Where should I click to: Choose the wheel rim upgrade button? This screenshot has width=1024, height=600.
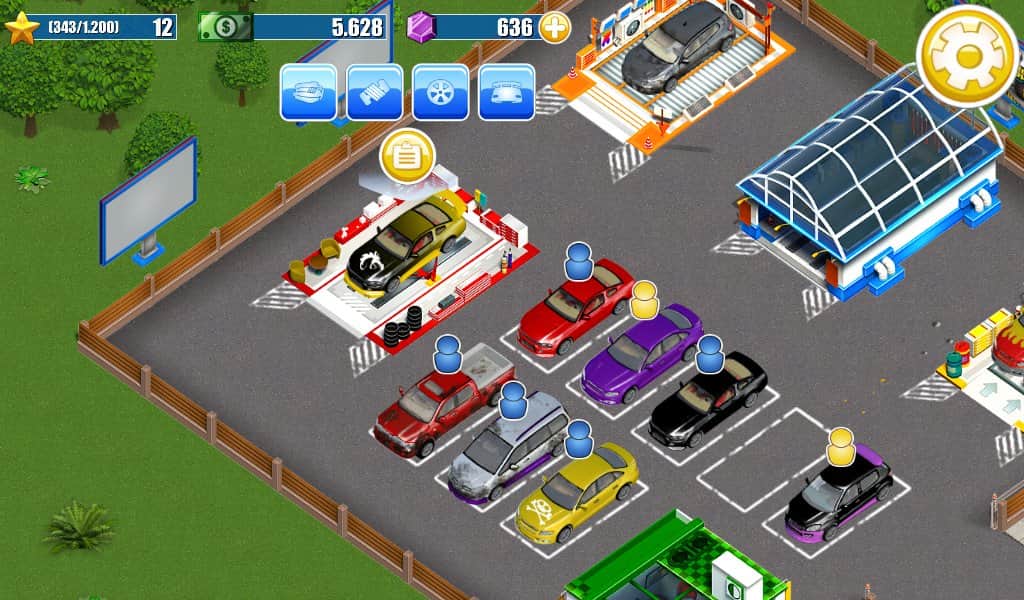pos(440,92)
